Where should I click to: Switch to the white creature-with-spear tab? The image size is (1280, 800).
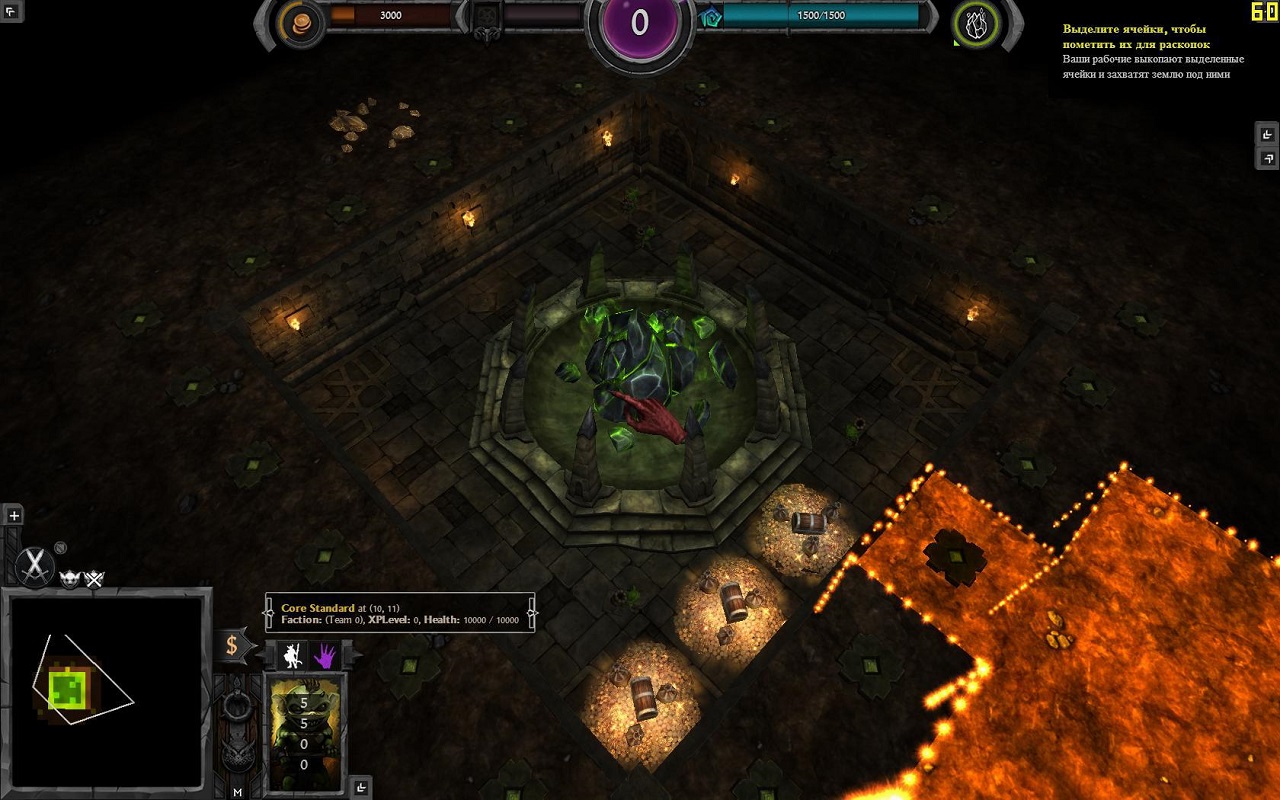[293, 655]
